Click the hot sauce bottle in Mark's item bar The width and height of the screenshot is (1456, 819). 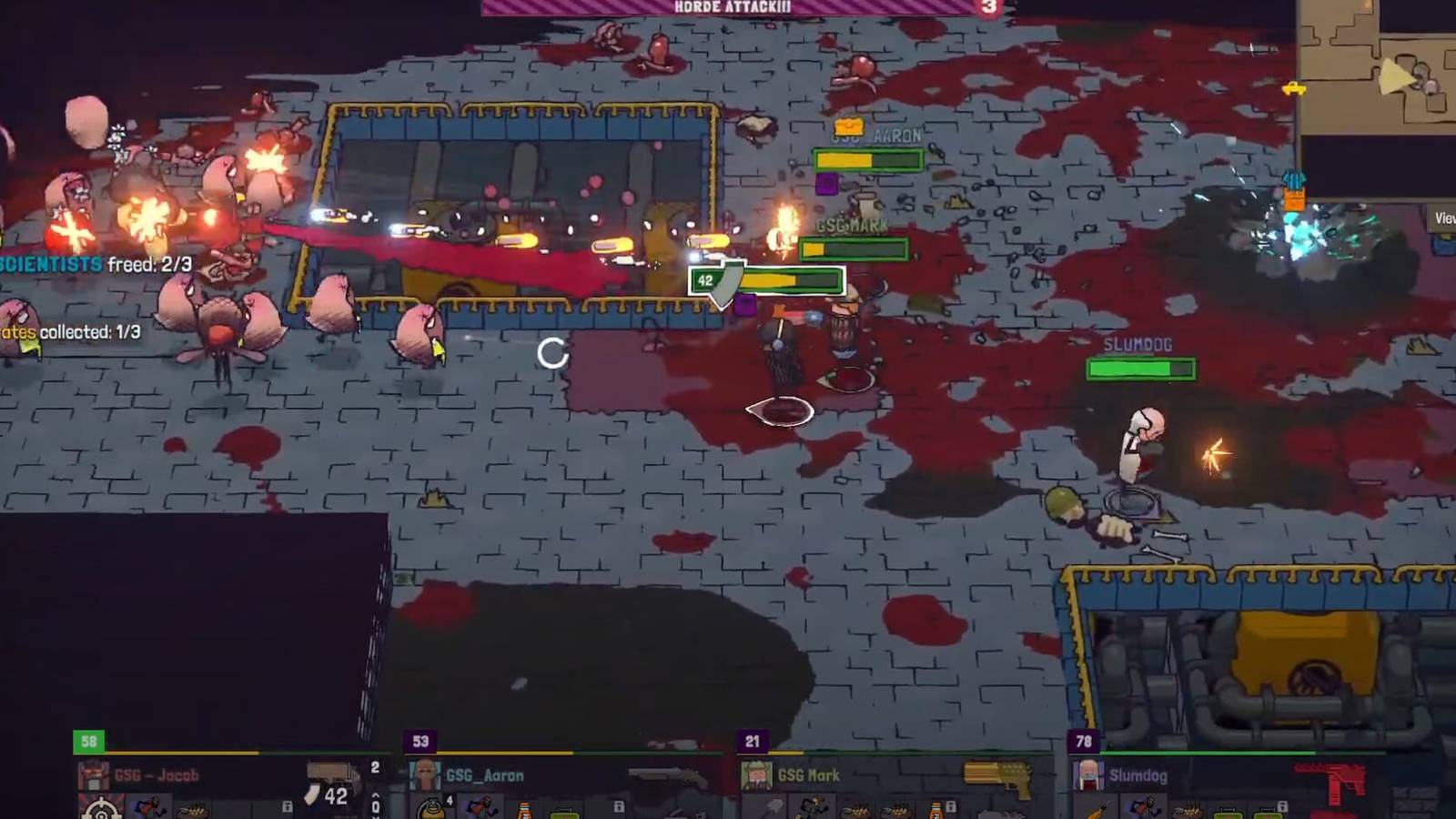click(937, 812)
